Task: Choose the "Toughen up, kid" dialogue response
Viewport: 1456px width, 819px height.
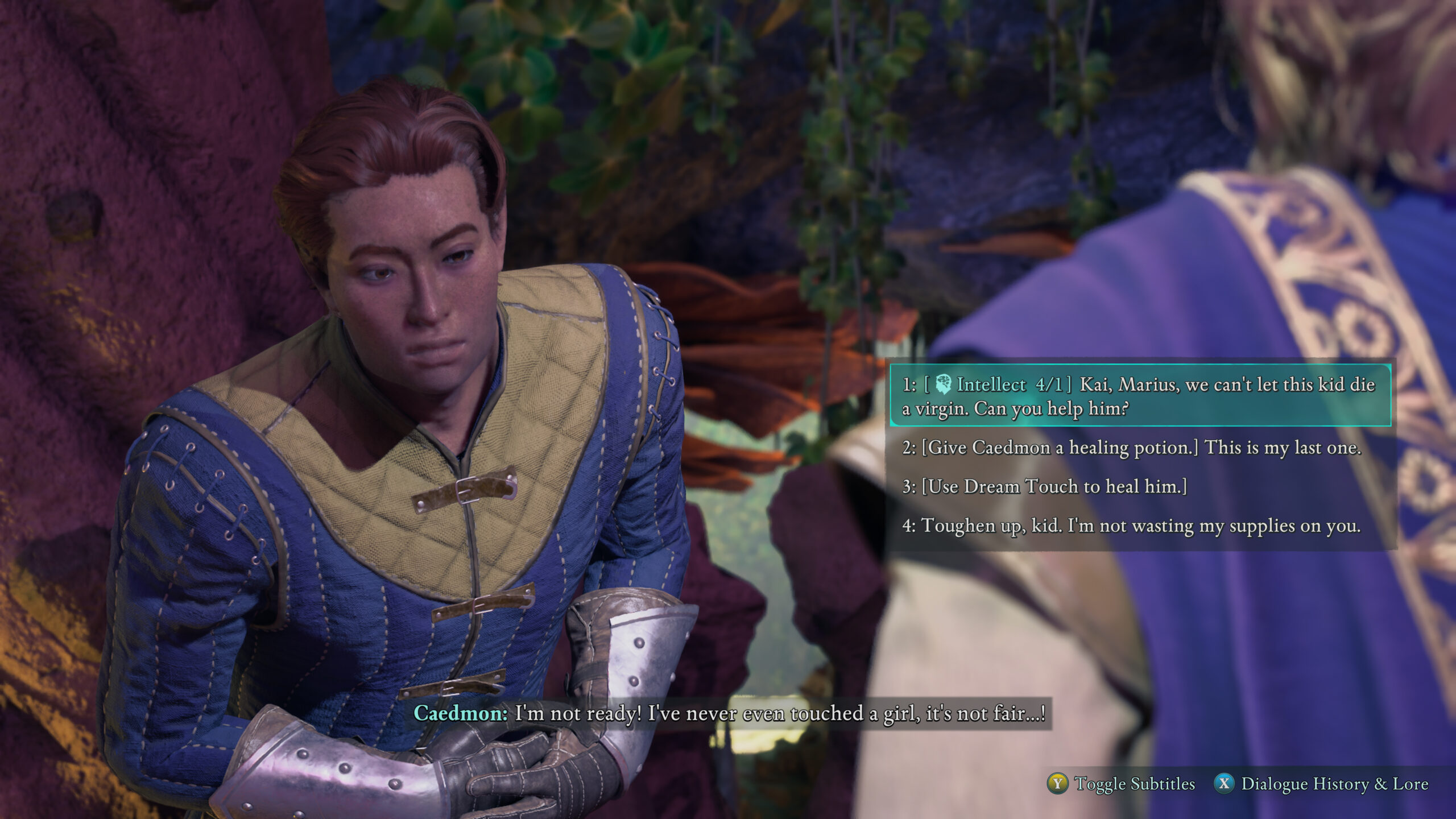Action: pos(1132,526)
